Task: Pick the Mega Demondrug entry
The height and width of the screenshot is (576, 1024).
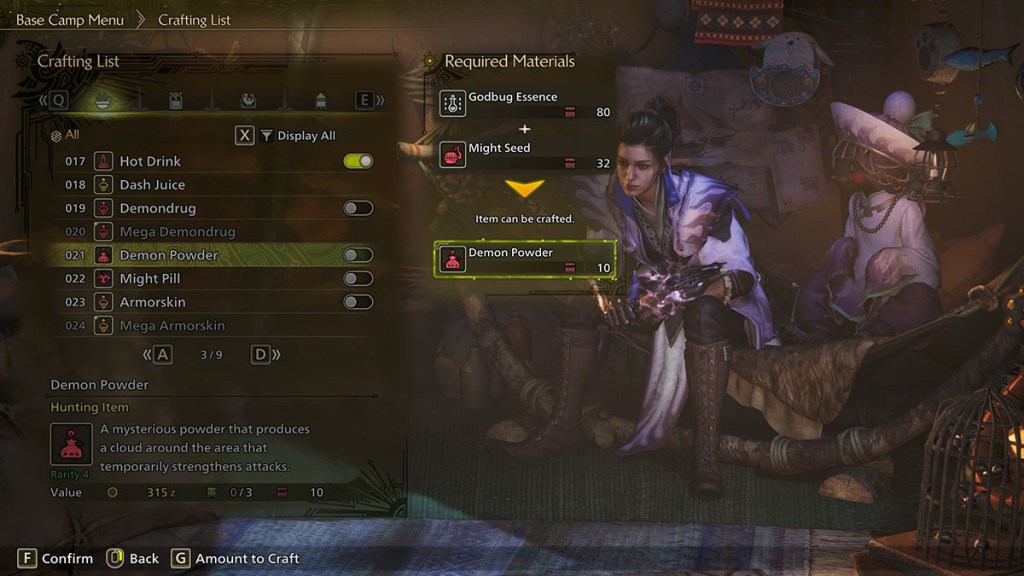Action: point(177,232)
